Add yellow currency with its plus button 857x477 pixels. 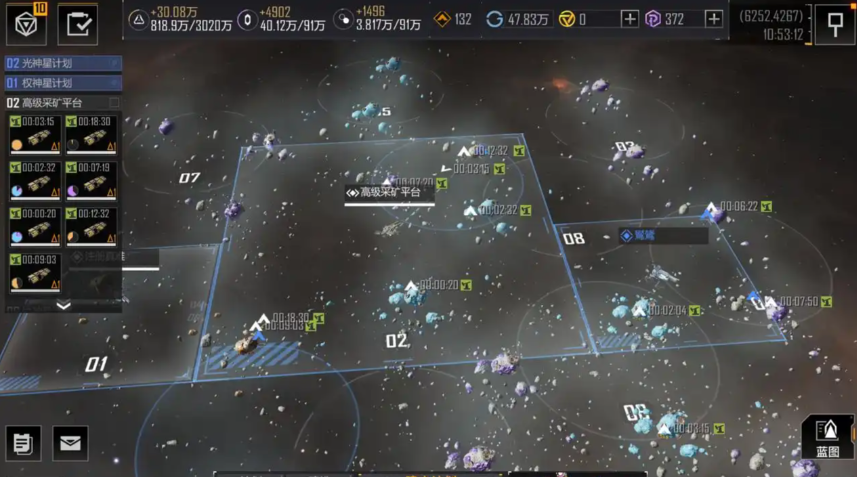629,19
